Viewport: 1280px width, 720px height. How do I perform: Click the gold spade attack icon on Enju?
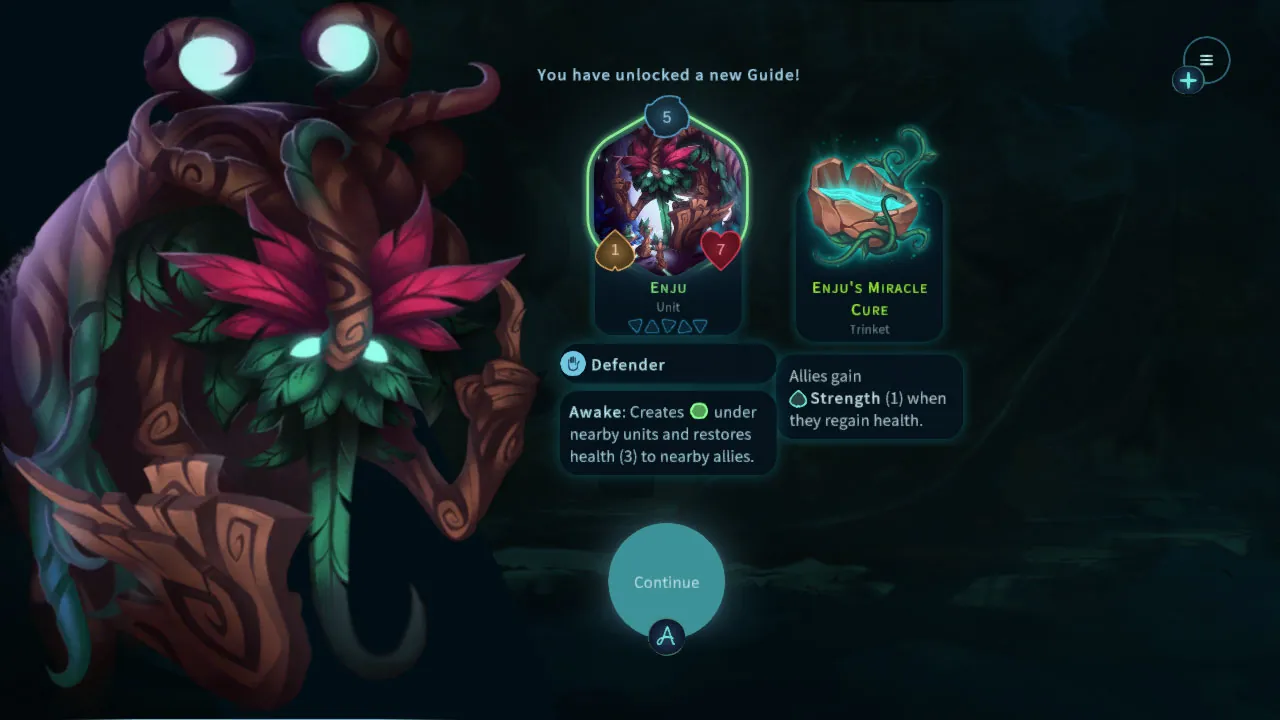(613, 250)
